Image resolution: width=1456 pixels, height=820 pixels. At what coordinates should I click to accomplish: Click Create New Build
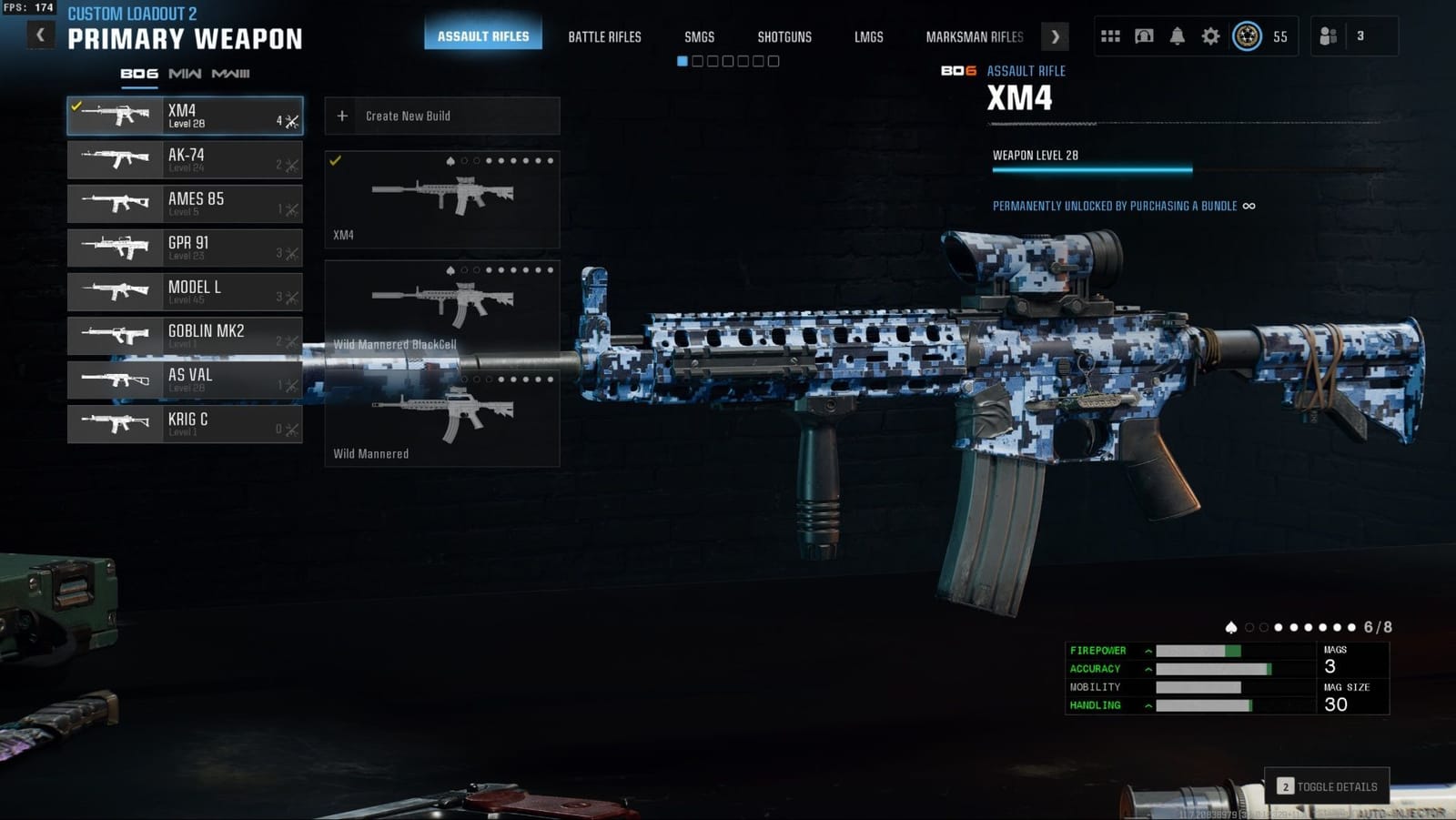click(x=441, y=116)
